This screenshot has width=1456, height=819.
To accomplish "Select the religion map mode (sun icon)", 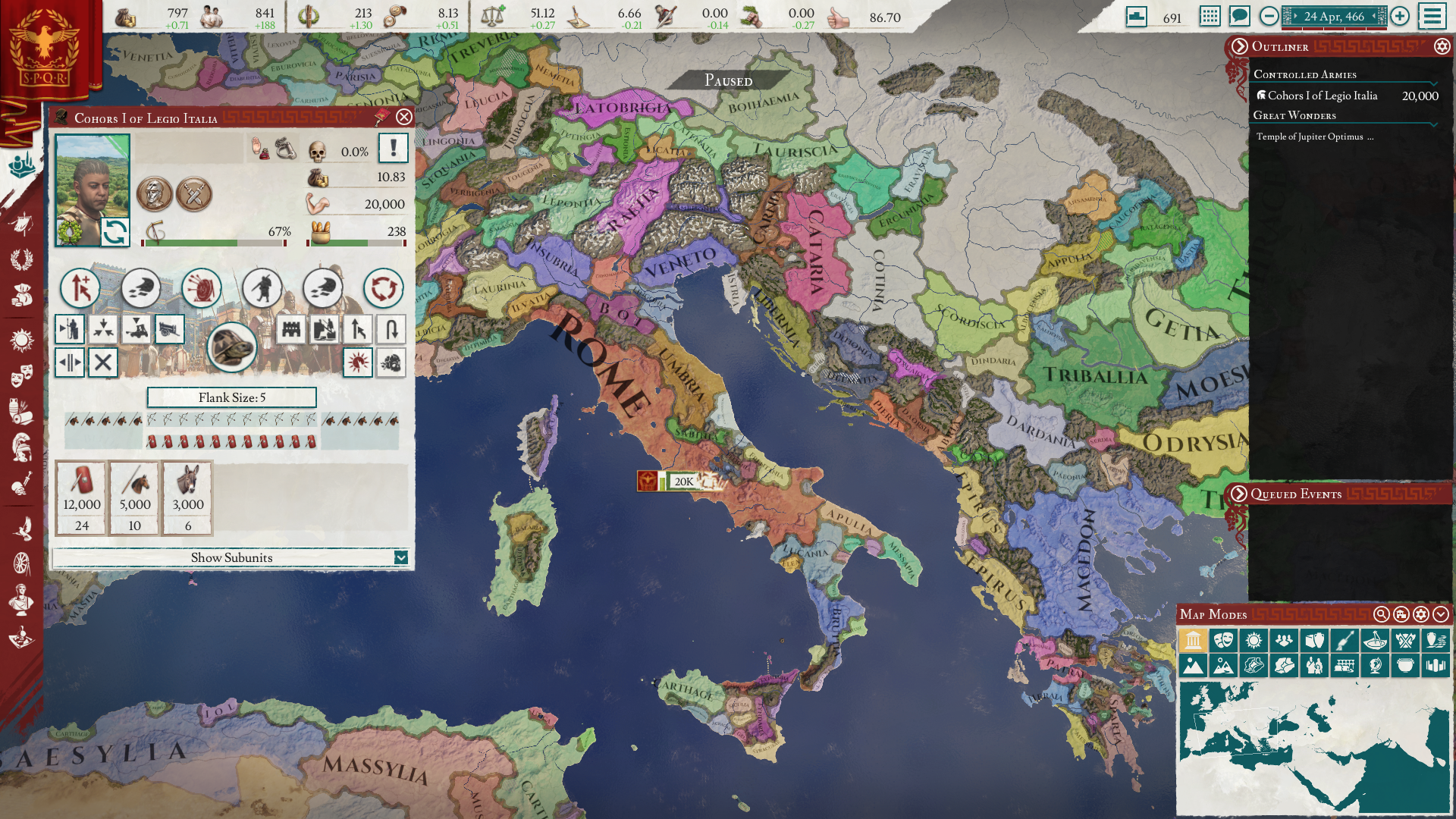I will coord(1254,640).
